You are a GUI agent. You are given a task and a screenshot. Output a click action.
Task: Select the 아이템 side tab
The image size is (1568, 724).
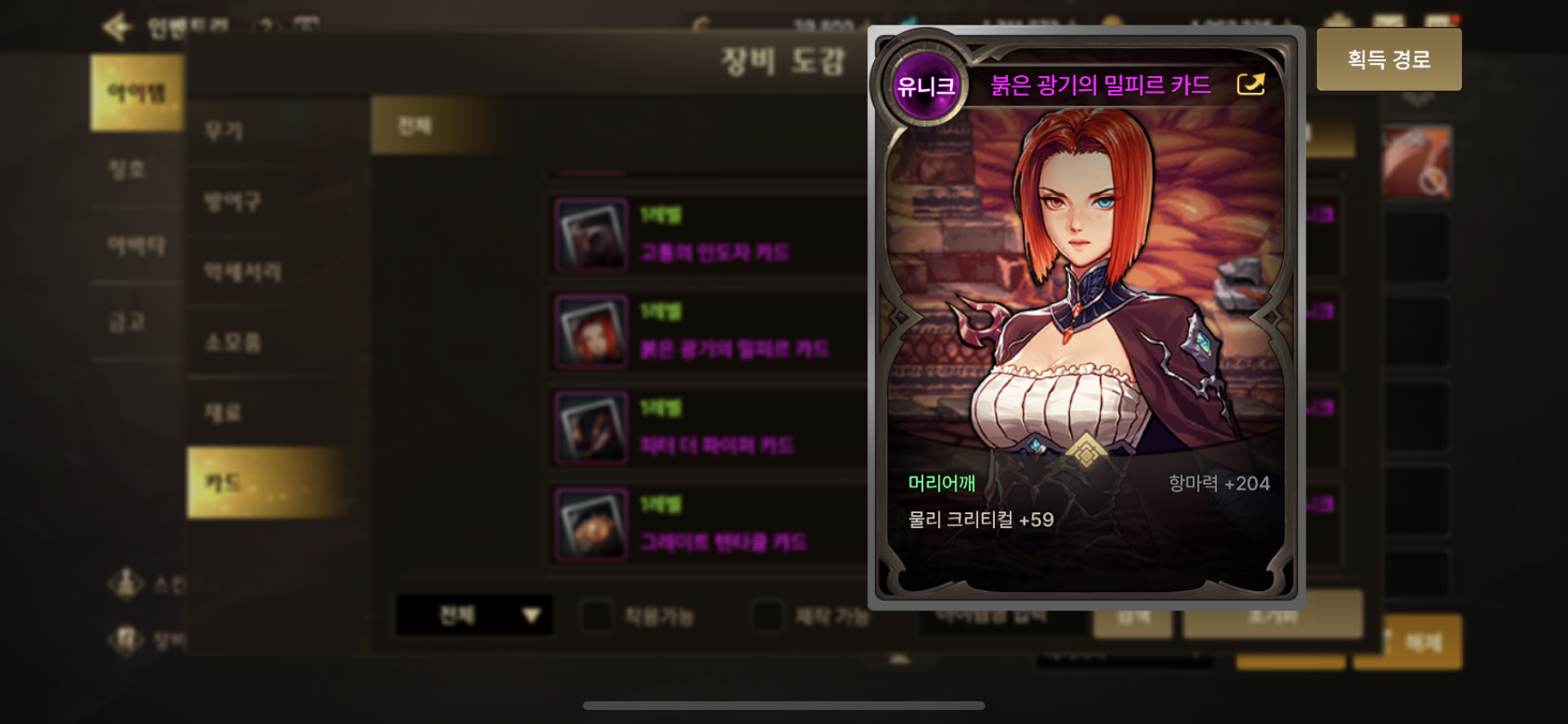(136, 93)
